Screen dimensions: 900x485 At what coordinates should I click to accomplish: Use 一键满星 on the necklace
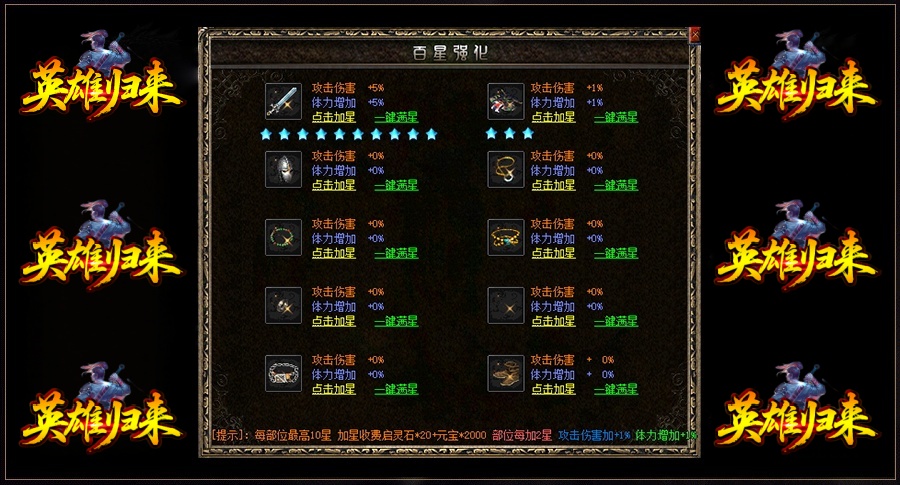pos(616,185)
